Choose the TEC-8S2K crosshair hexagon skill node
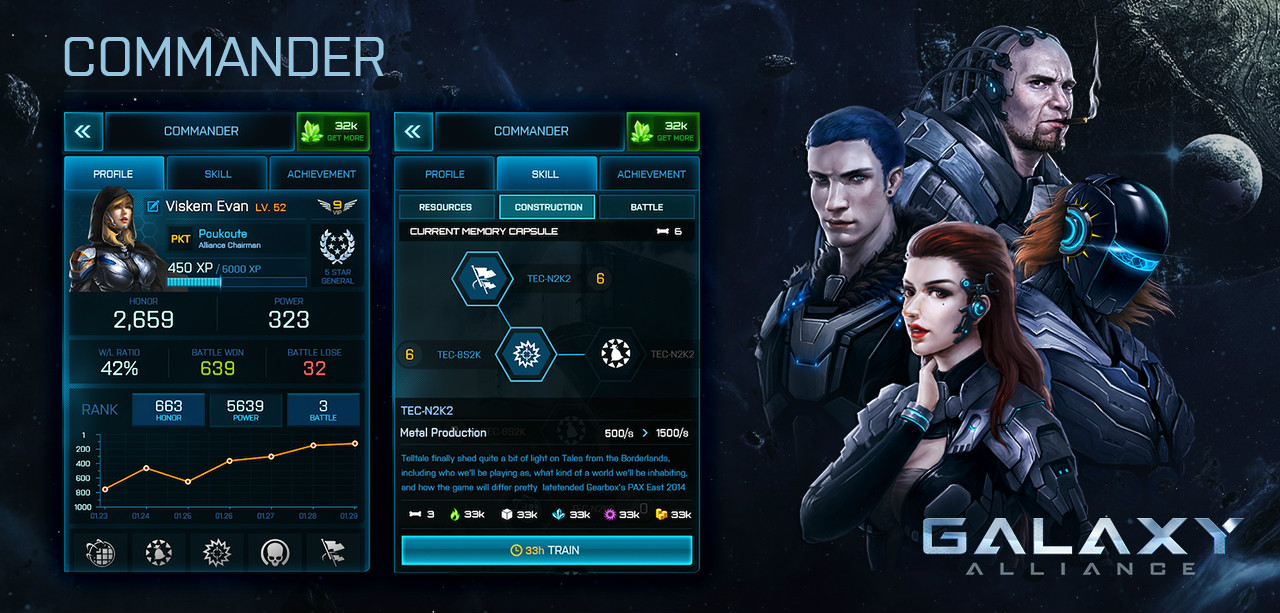The image size is (1280, 613). click(x=526, y=354)
